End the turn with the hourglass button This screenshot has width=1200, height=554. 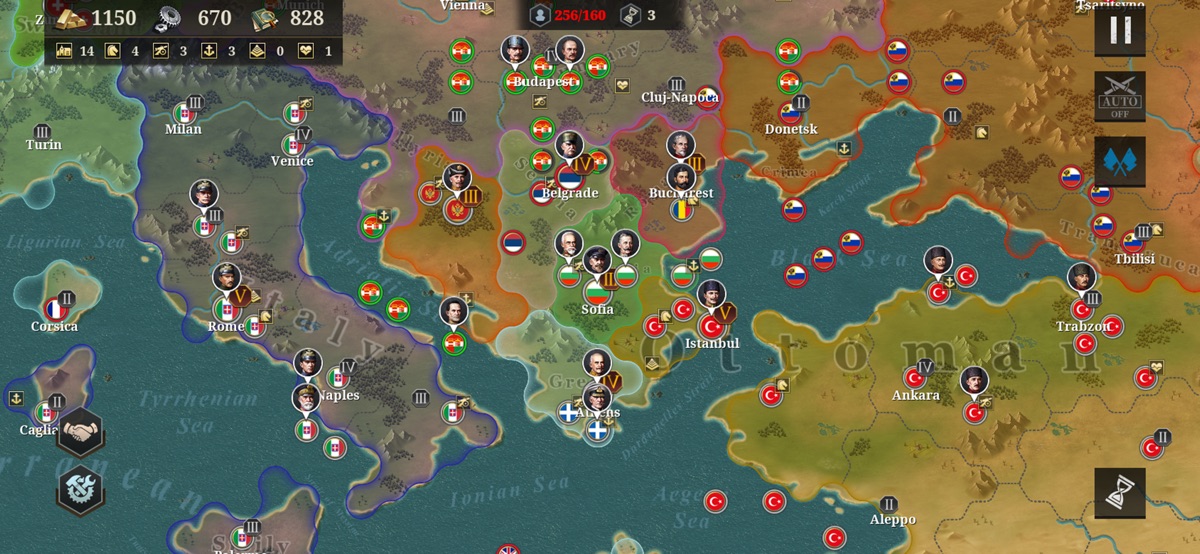tap(1120, 493)
